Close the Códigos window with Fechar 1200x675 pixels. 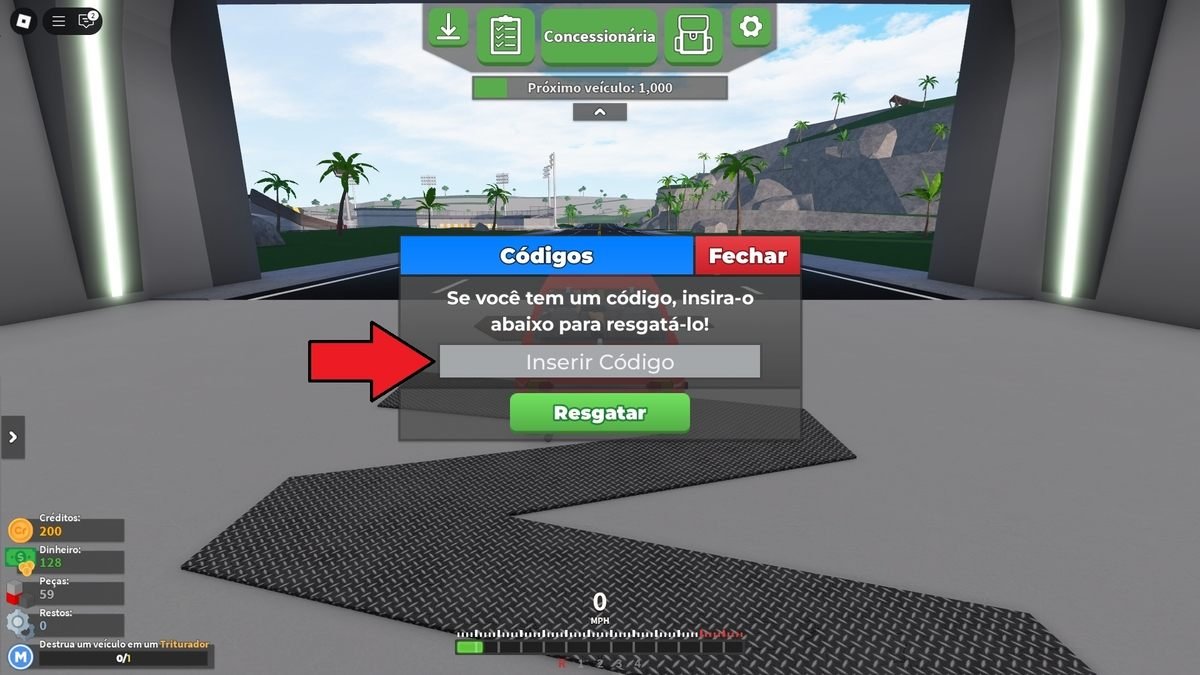[x=747, y=256]
